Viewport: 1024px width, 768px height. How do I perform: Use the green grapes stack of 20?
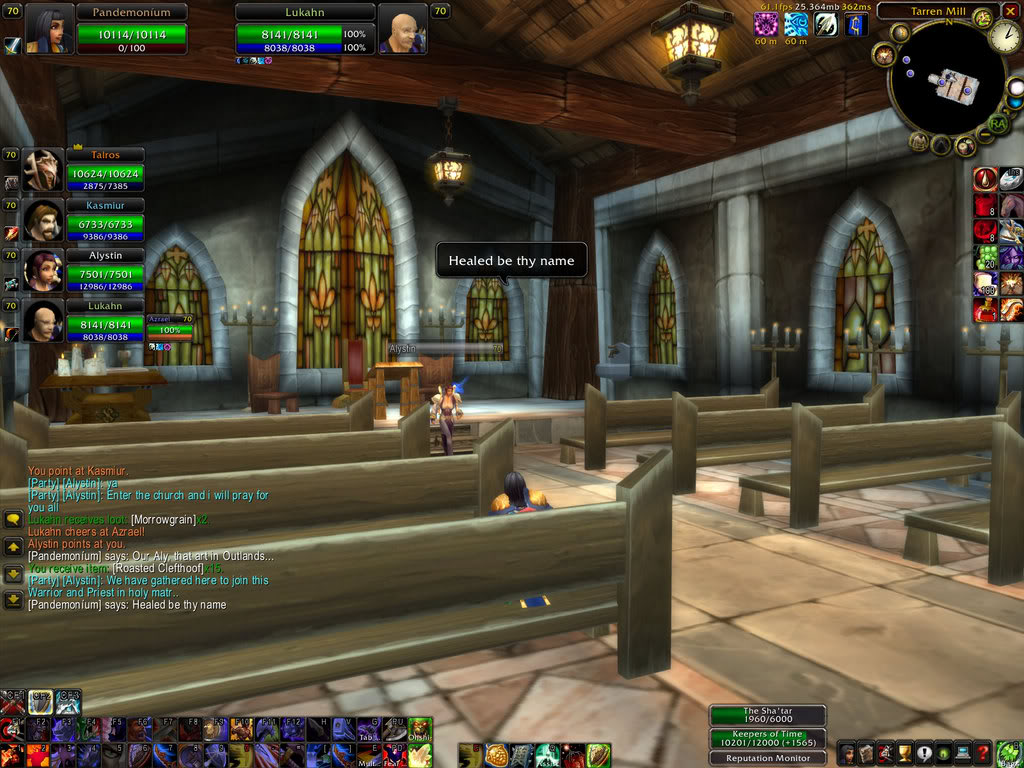986,258
